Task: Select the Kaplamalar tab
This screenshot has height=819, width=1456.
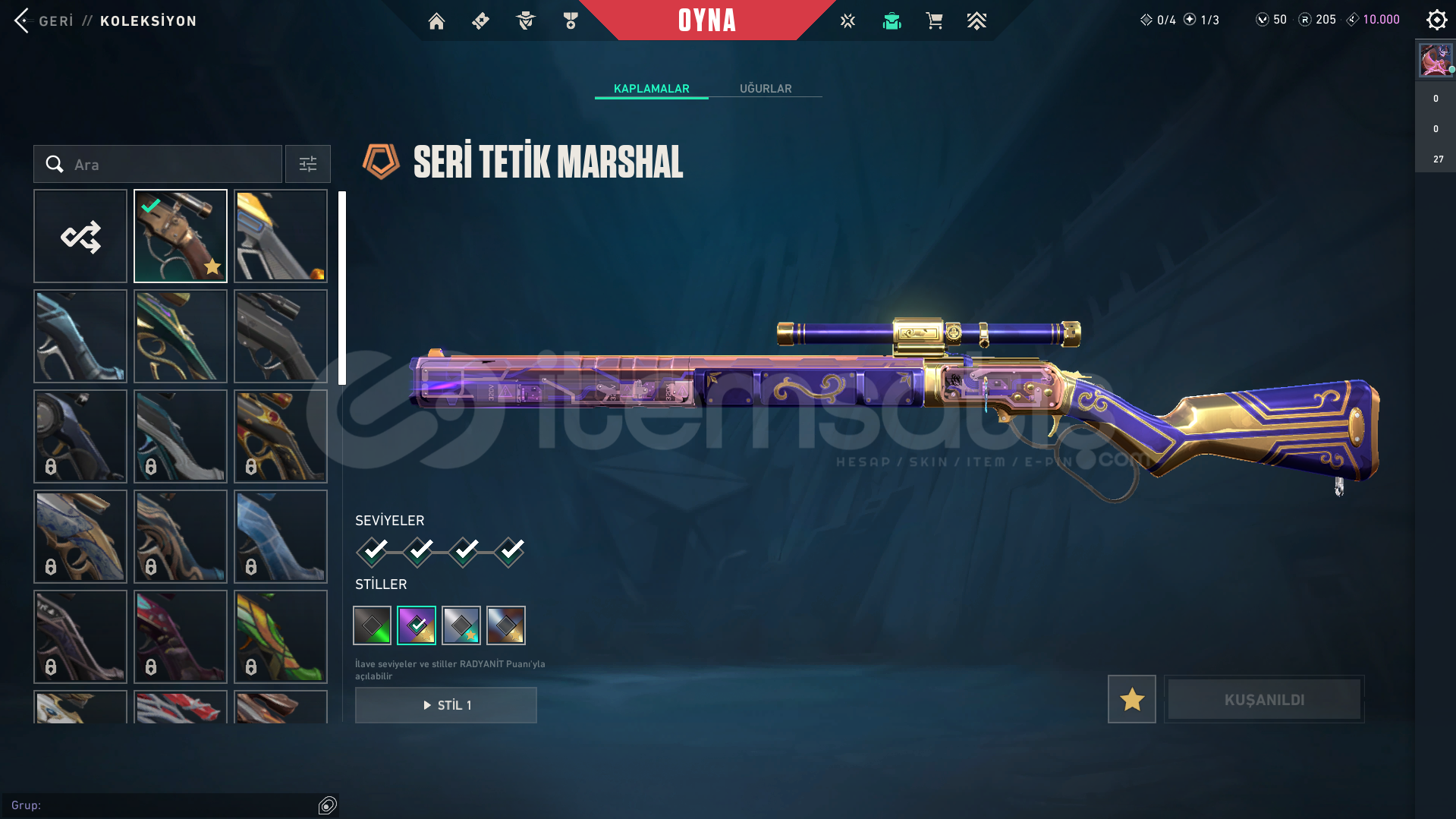Action: (x=651, y=89)
